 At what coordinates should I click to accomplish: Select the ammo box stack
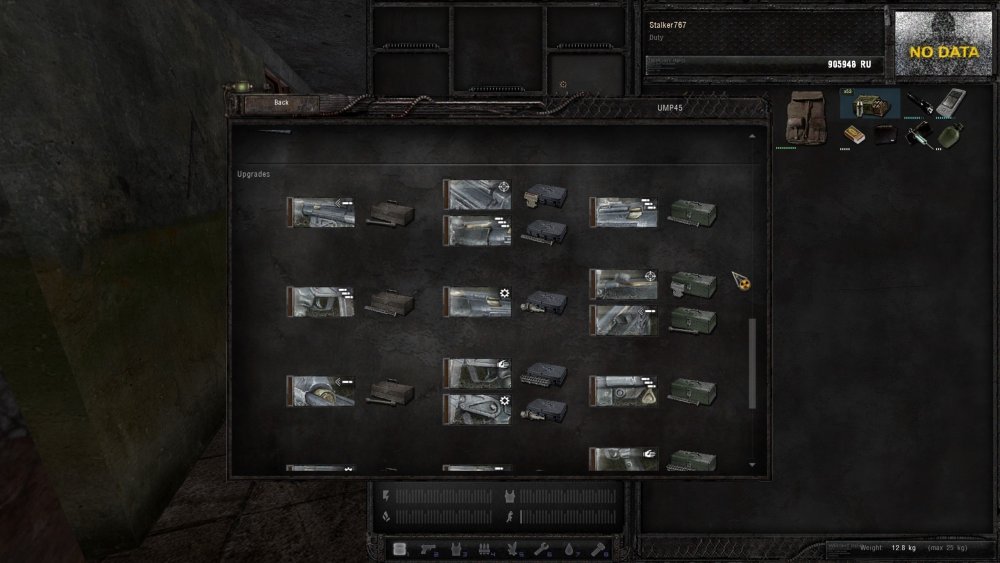(x=869, y=104)
